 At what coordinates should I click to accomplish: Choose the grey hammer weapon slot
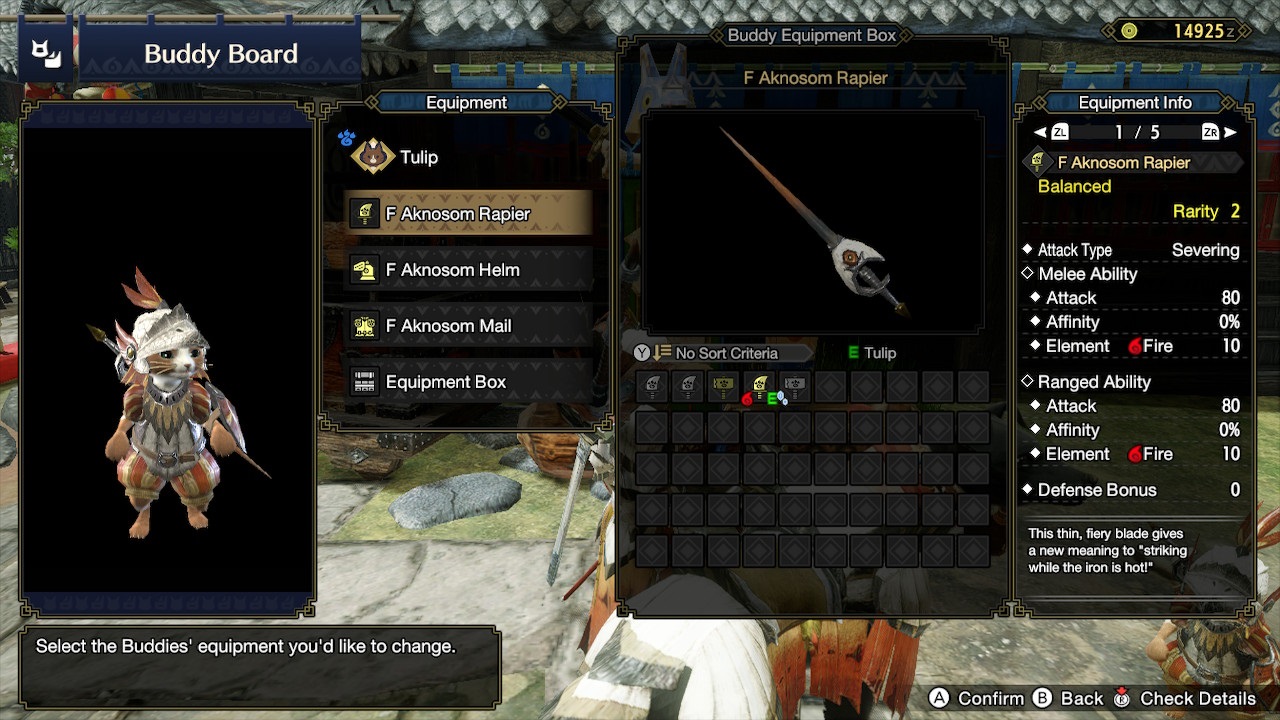coord(796,386)
